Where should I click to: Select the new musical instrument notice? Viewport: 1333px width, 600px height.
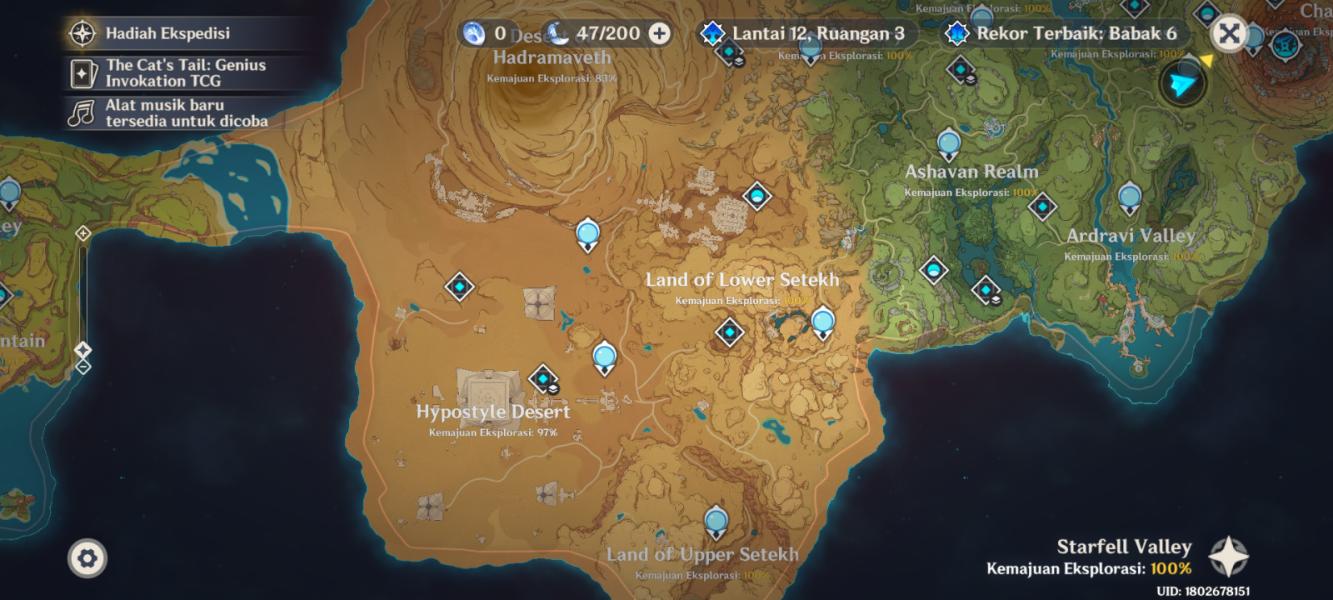pyautogui.click(x=167, y=112)
